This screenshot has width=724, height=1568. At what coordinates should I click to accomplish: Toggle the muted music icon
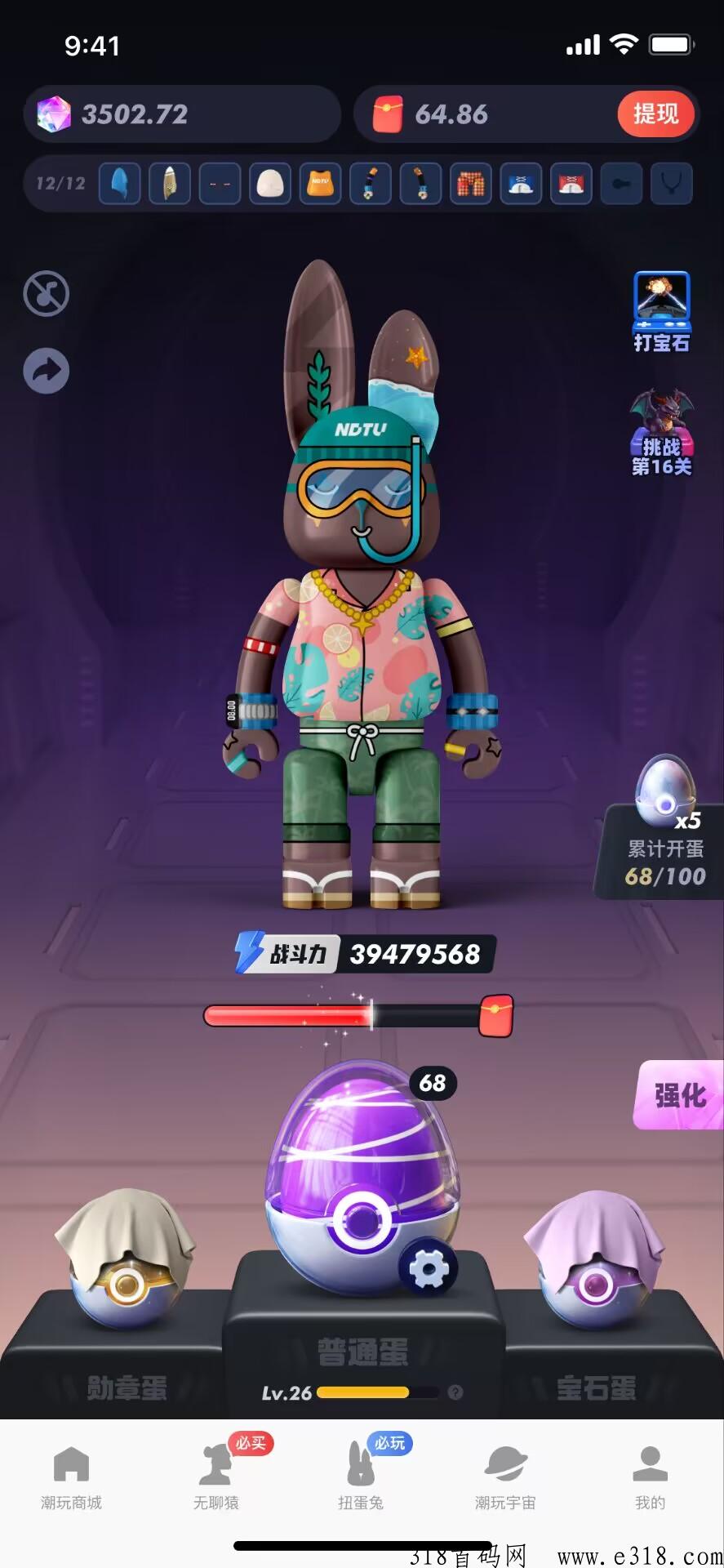tap(47, 294)
